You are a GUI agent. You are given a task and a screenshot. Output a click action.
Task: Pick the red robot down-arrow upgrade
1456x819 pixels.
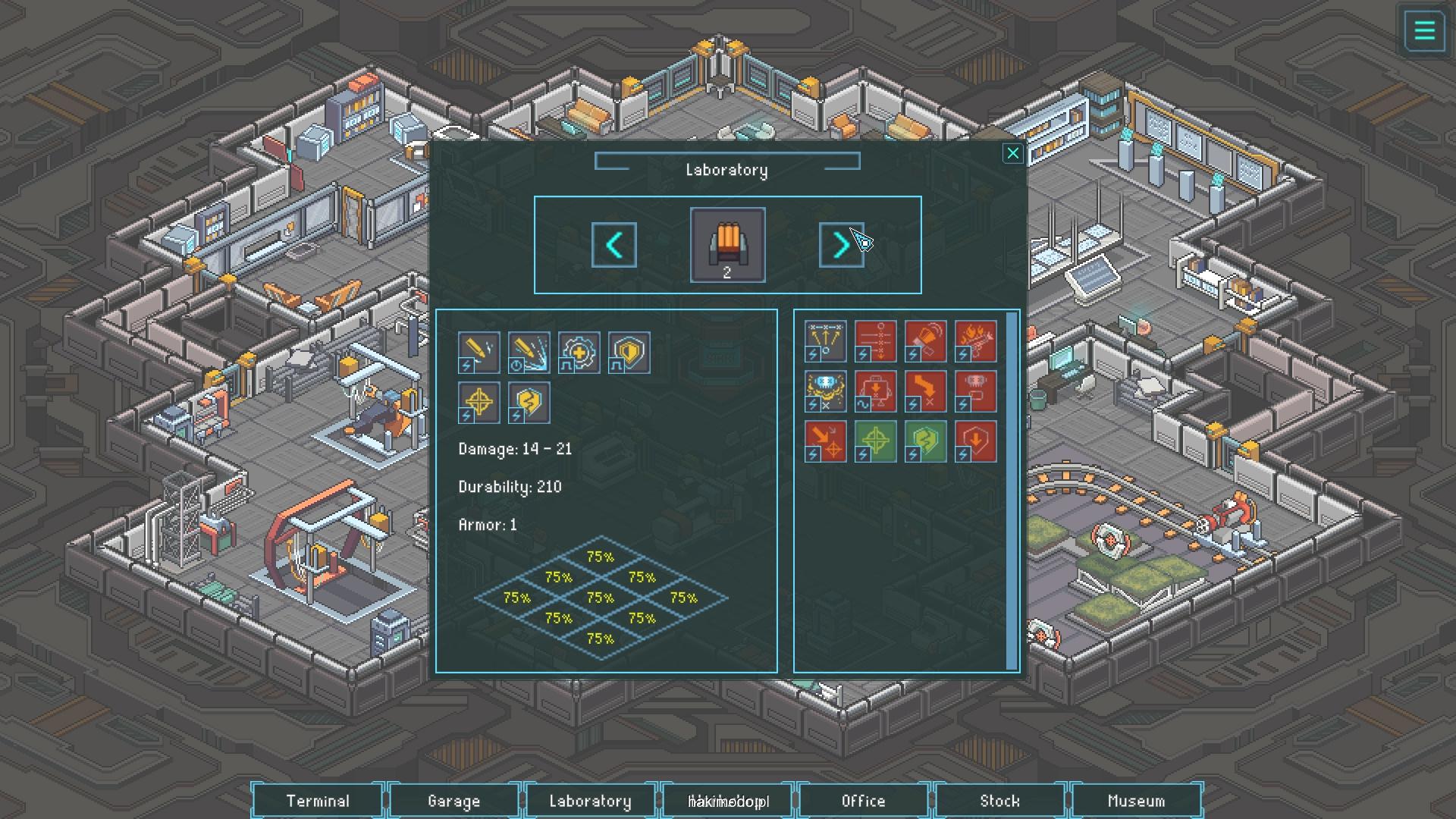(x=875, y=391)
